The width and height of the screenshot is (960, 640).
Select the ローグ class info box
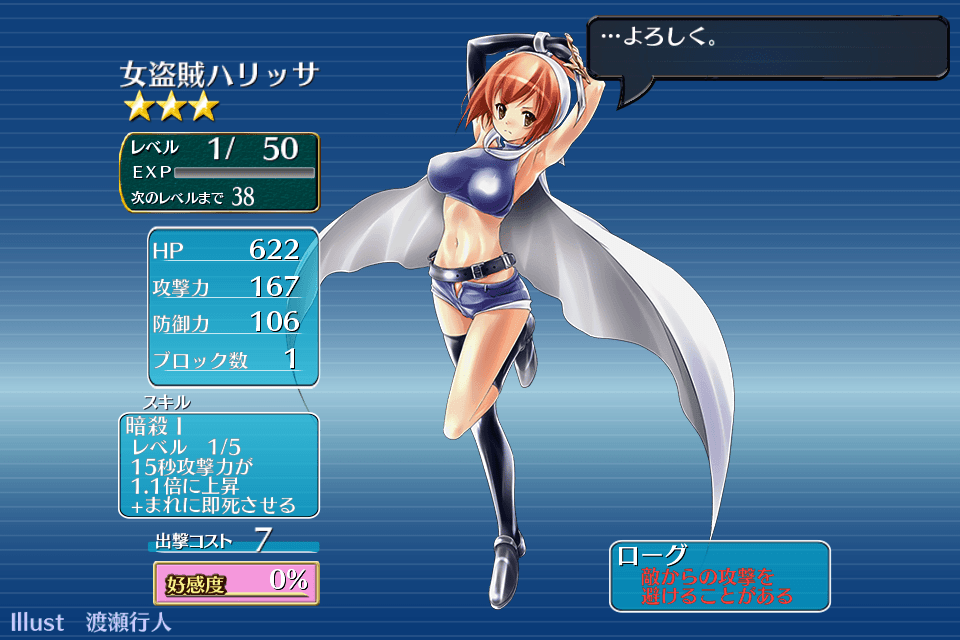tap(719, 575)
